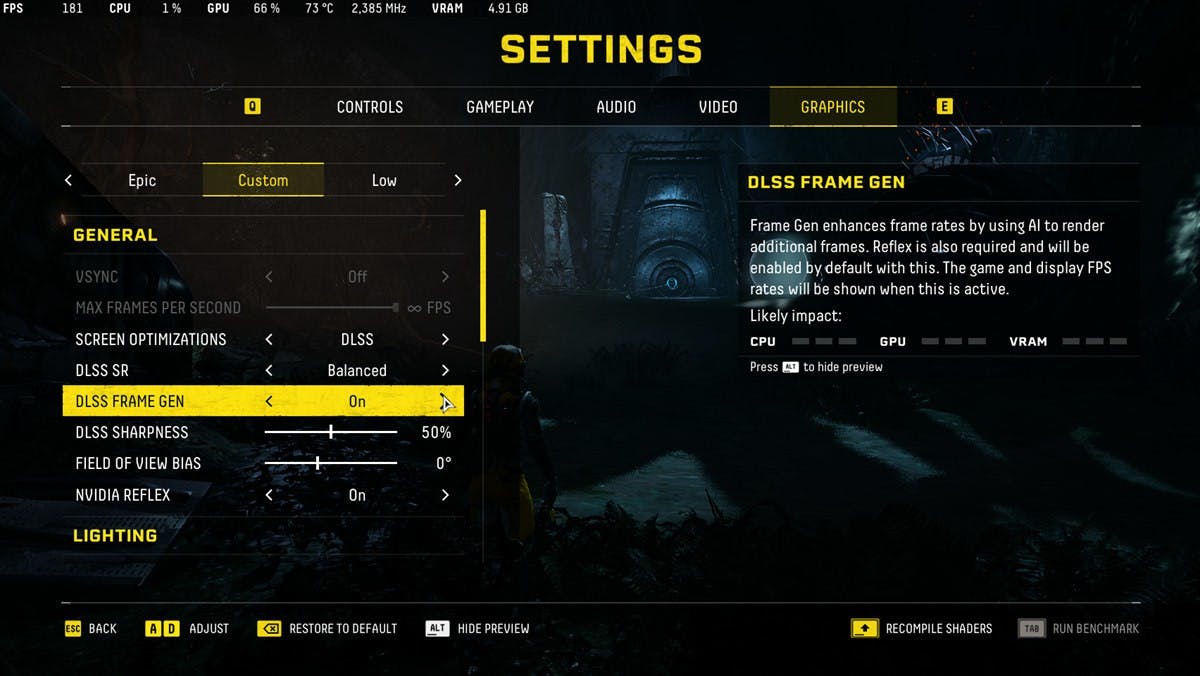Click right arrow for NVIDIA Reflex
The height and width of the screenshot is (676, 1200).
pyautogui.click(x=445, y=495)
